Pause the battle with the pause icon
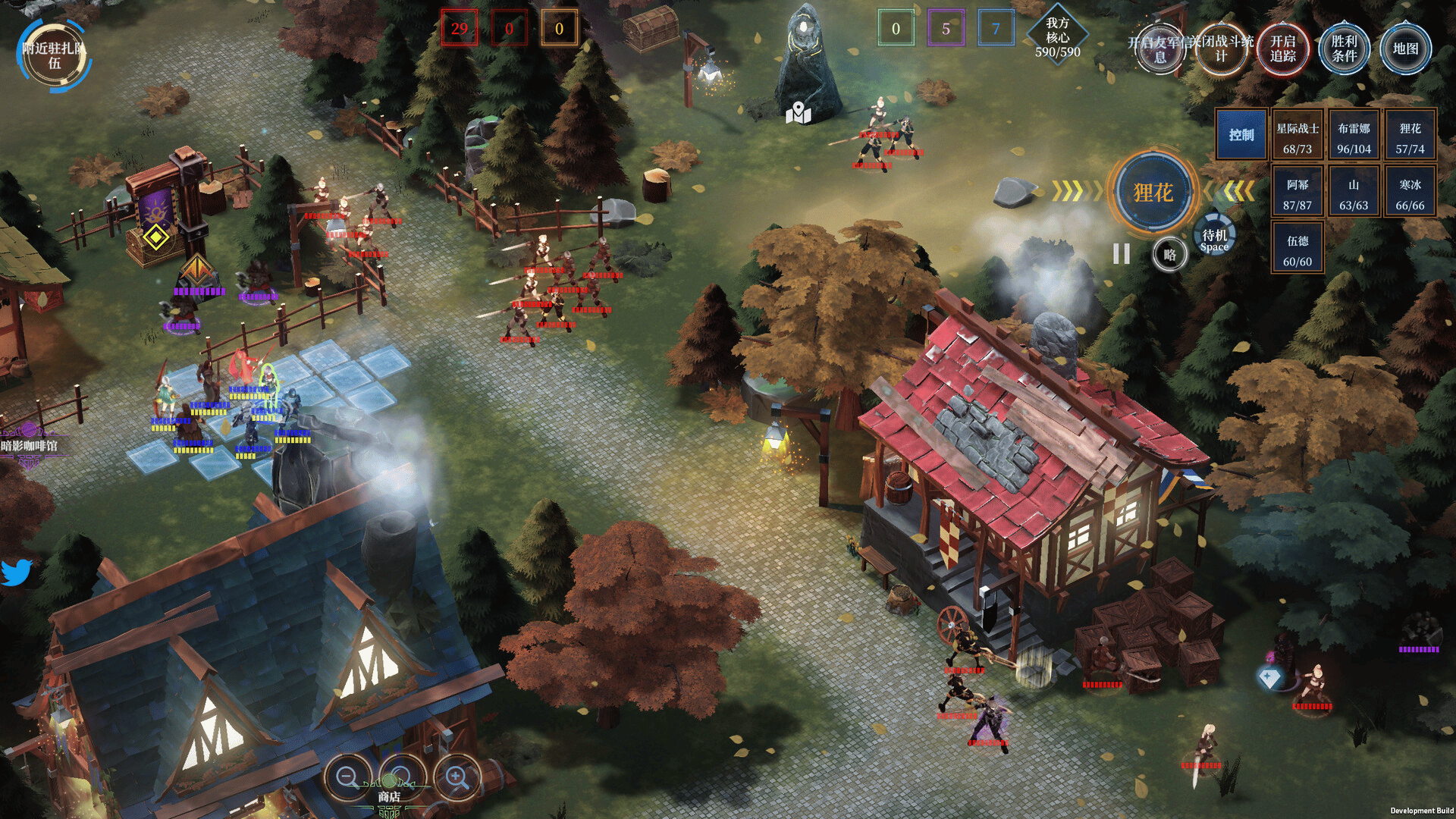1456x819 pixels. point(1122,254)
